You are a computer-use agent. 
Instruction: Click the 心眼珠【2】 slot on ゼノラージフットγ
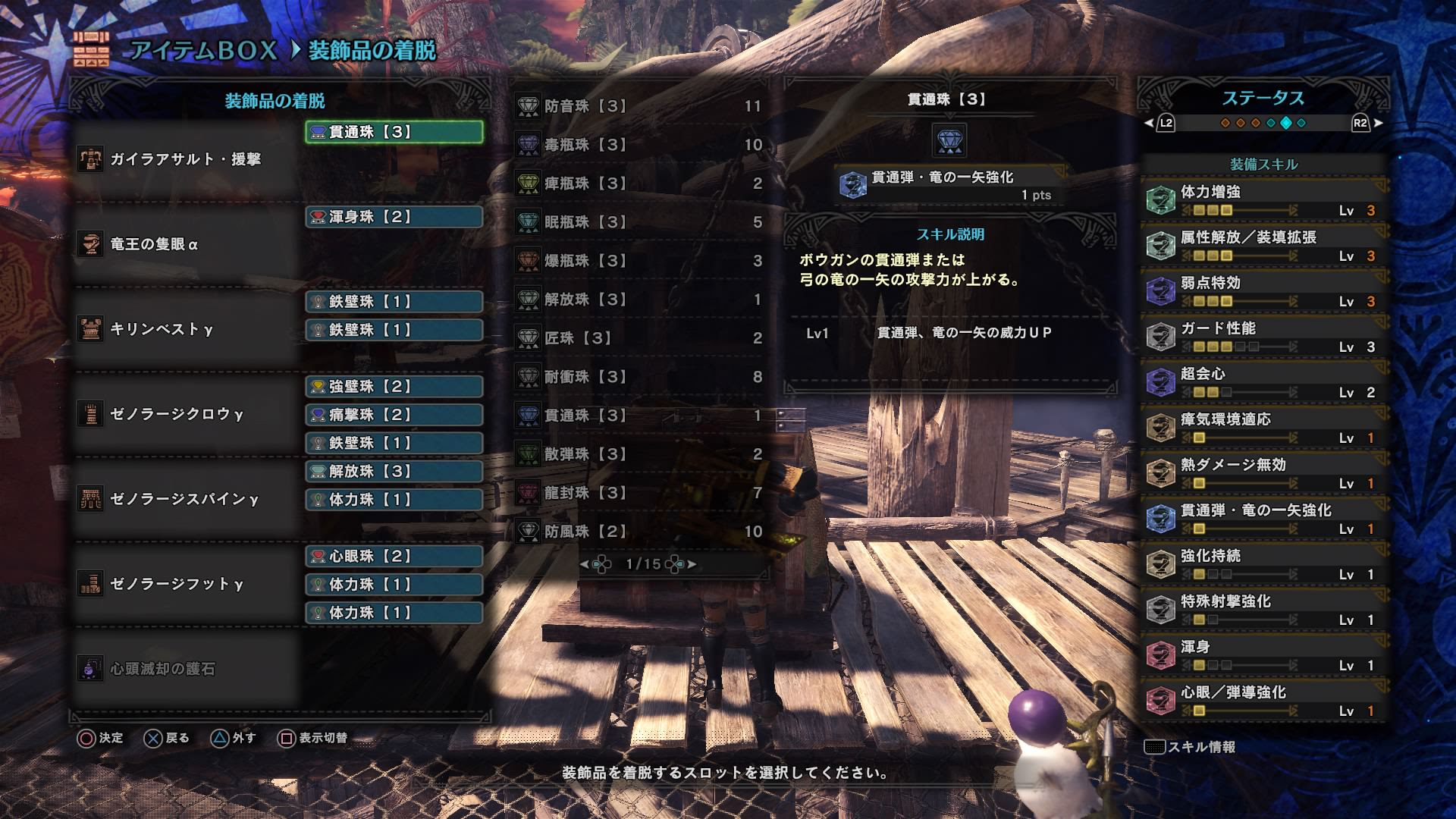click(x=394, y=556)
